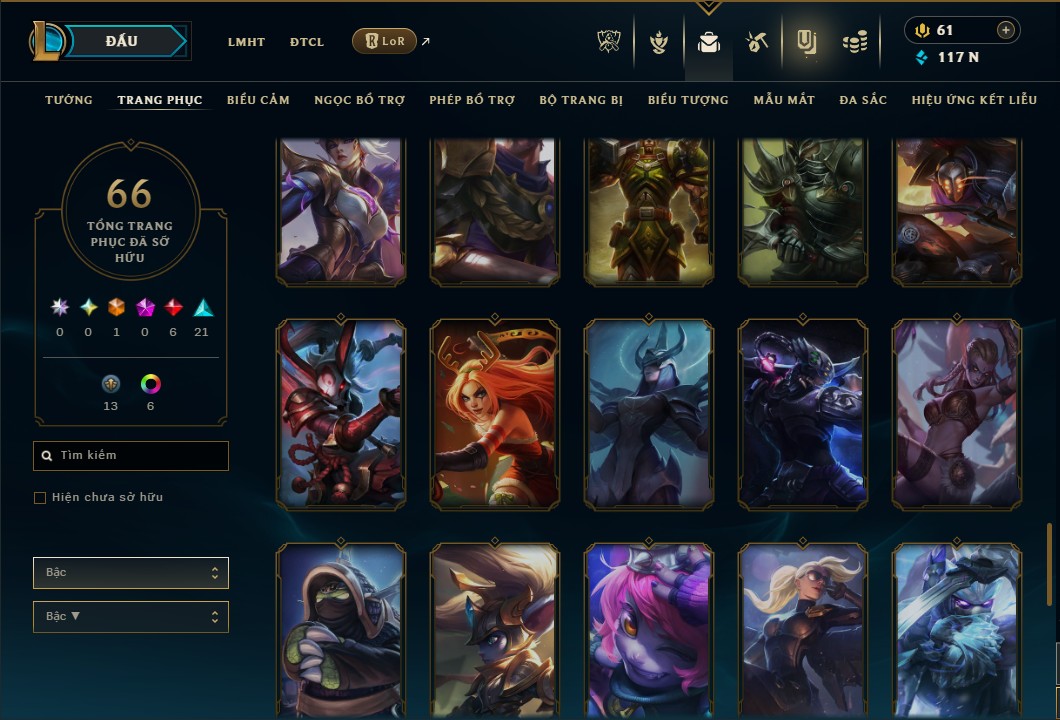This screenshot has height=720, width=1060.
Task: Open the NGỌC BỔ TRỢ tab
Action: [x=359, y=100]
